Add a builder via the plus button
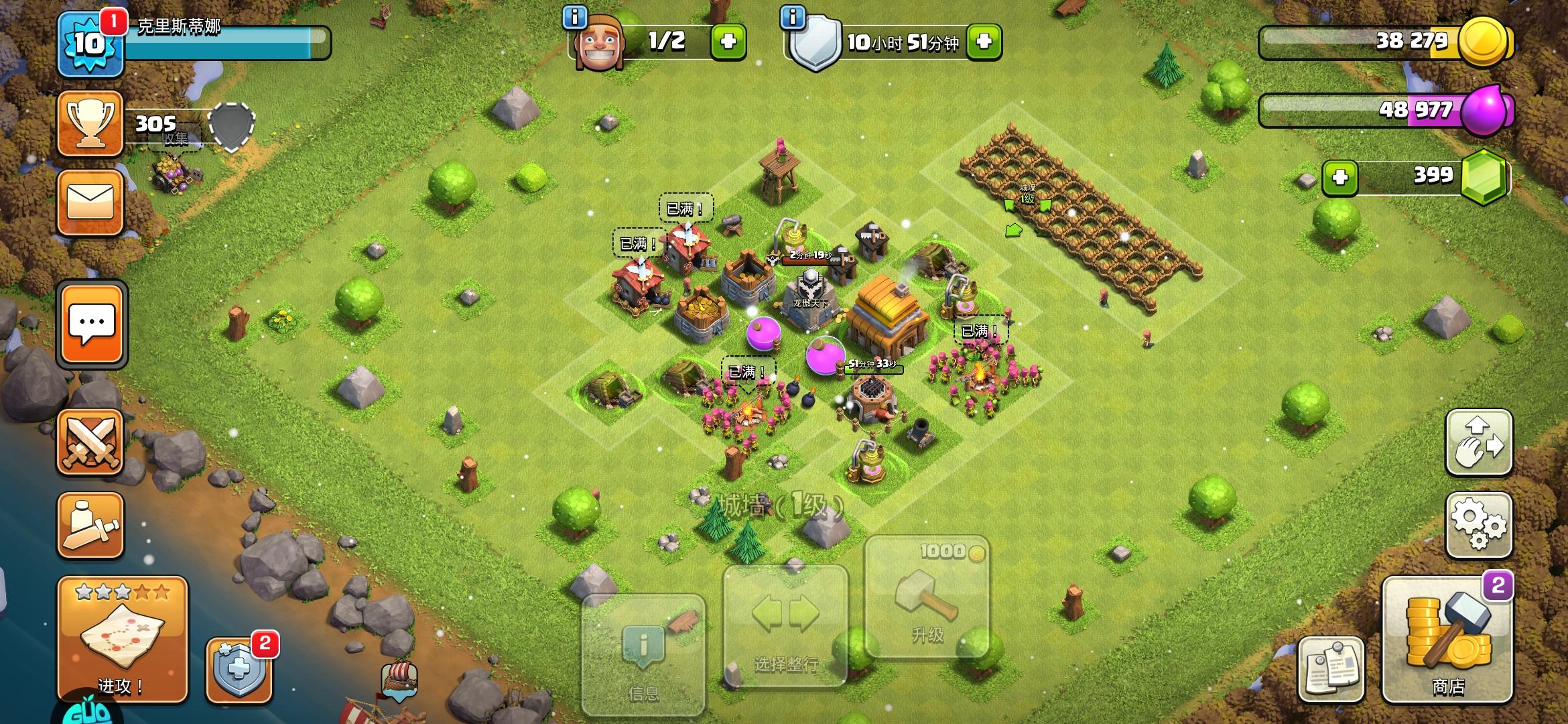1568x724 pixels. 730,40
